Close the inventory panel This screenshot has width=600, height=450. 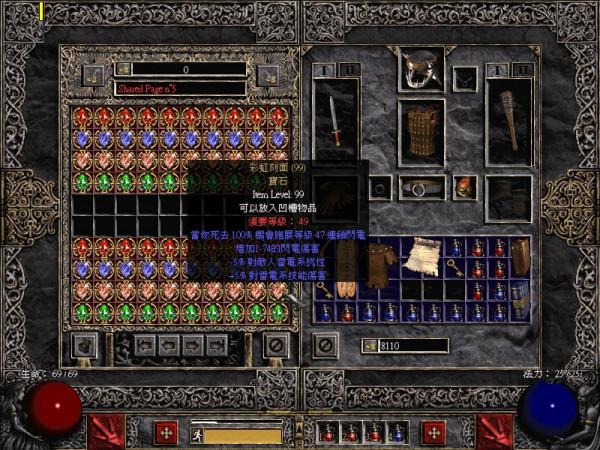pos(324,345)
